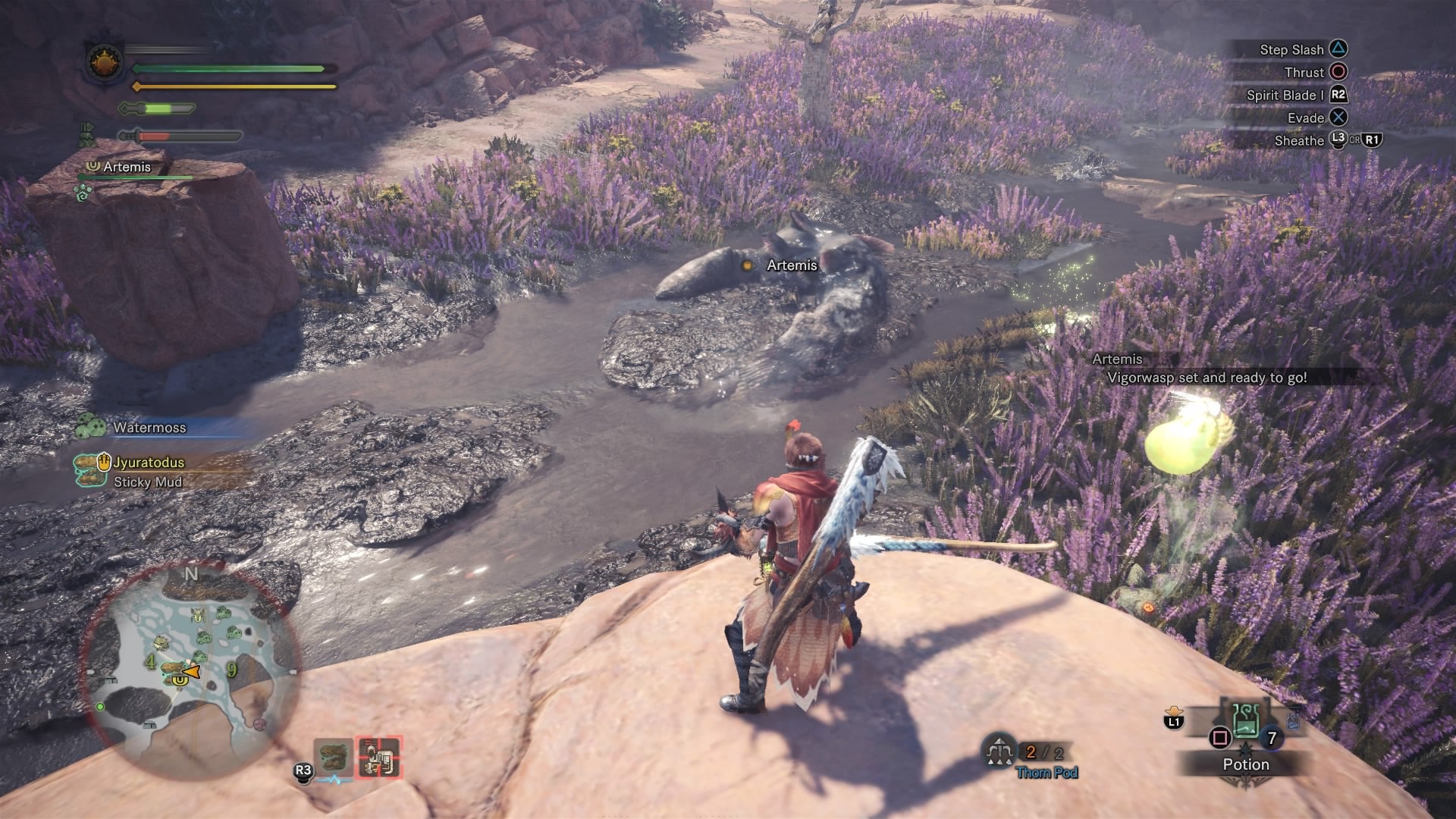
Task: Click the Watermoss pickup icon
Action: pos(87,425)
